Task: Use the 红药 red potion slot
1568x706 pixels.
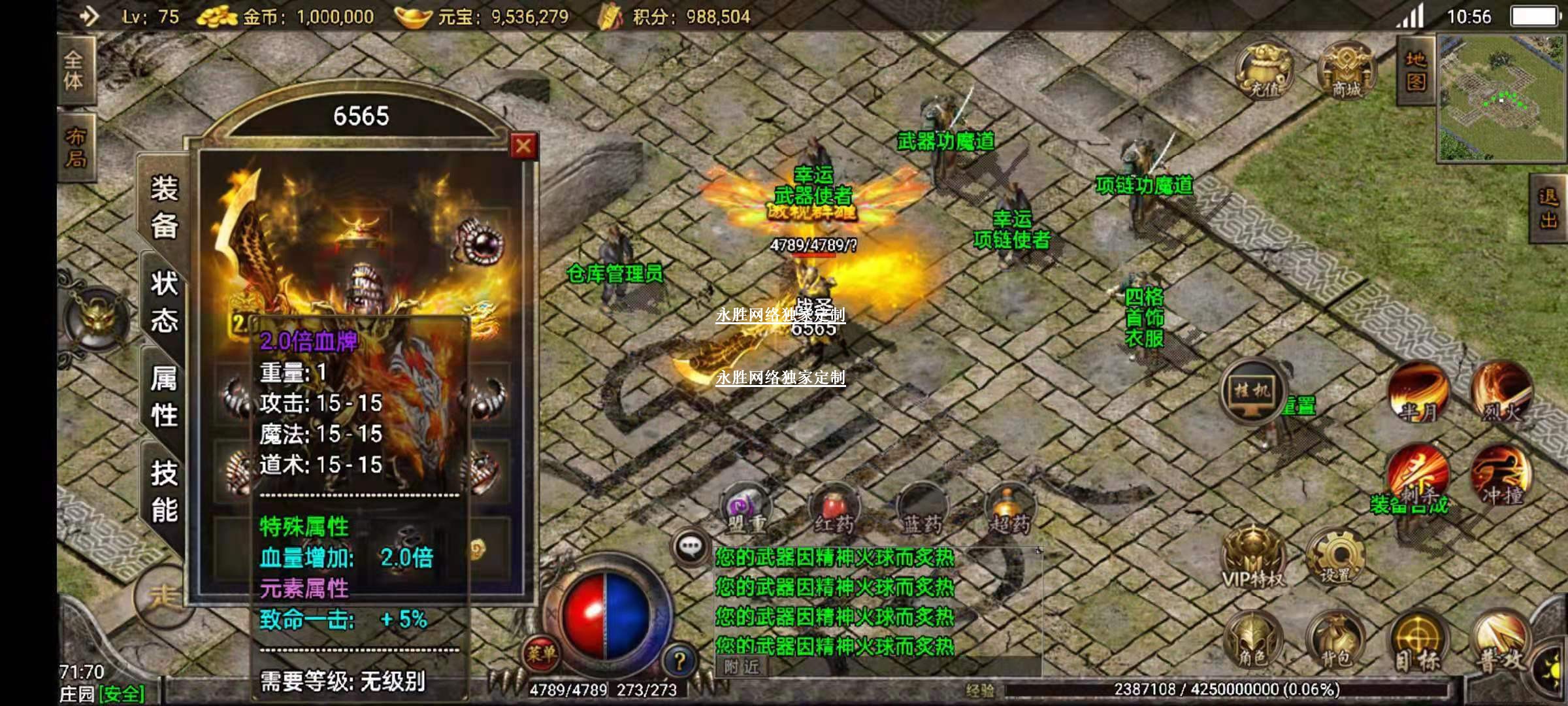Action: (834, 510)
